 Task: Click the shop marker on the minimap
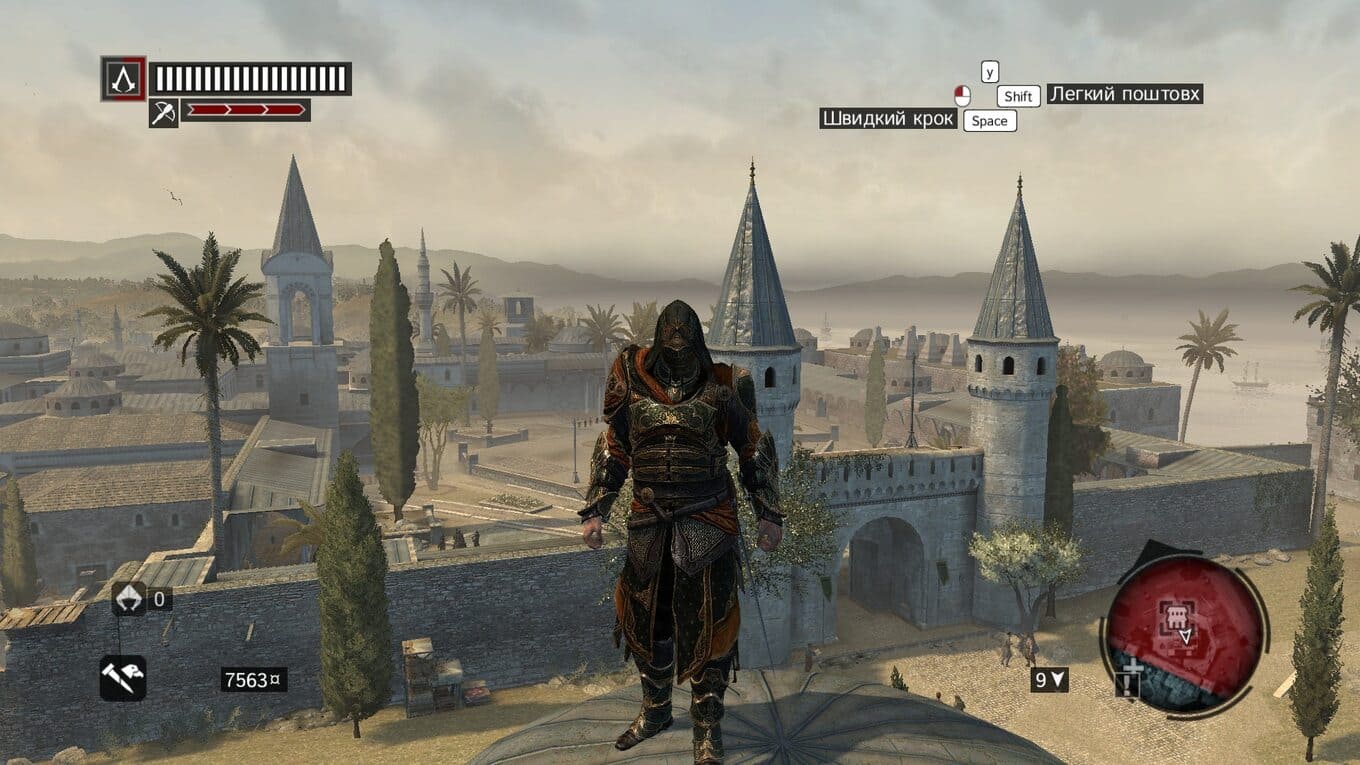1174,616
